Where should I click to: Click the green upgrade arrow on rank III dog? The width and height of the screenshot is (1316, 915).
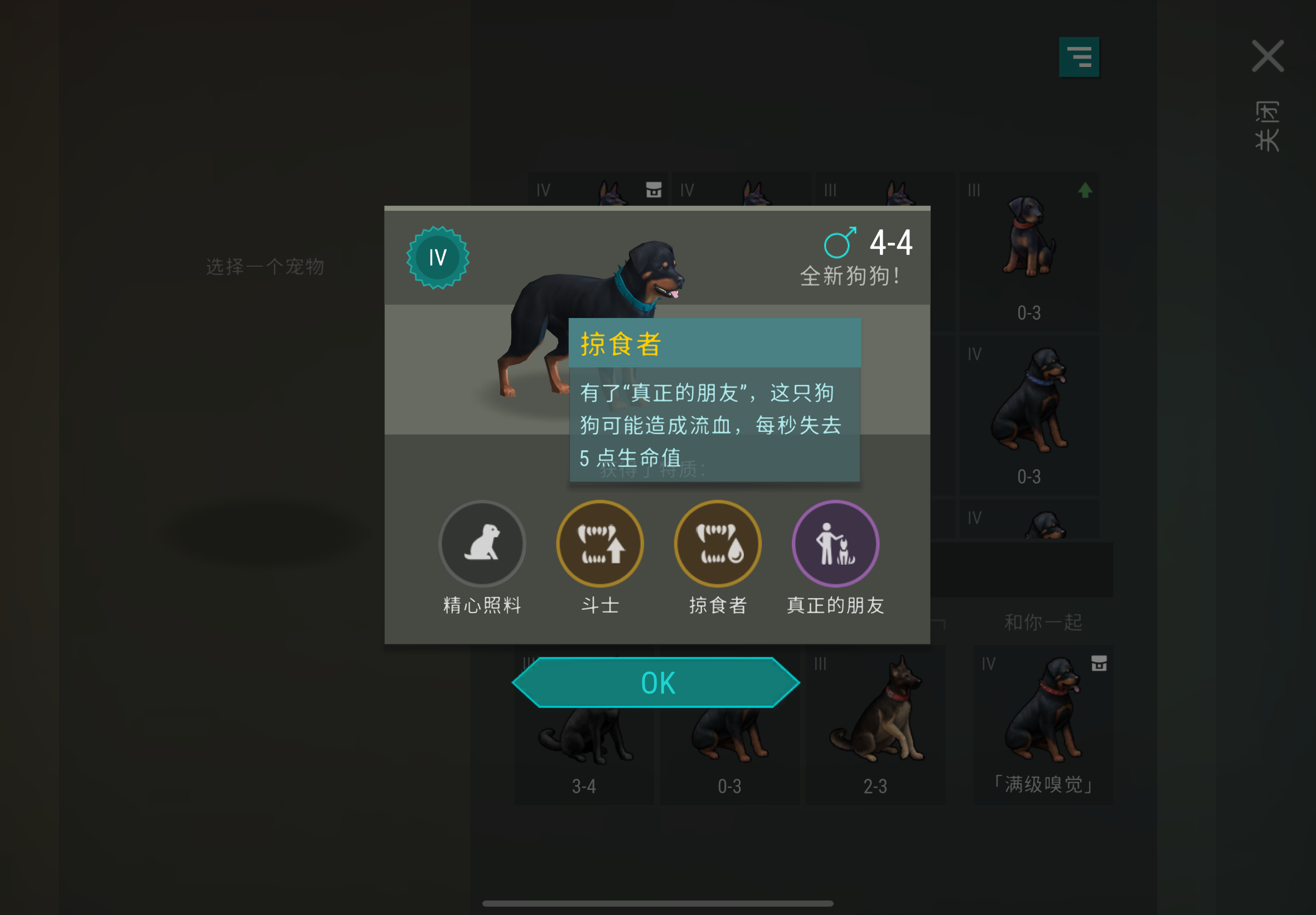pos(1085,190)
